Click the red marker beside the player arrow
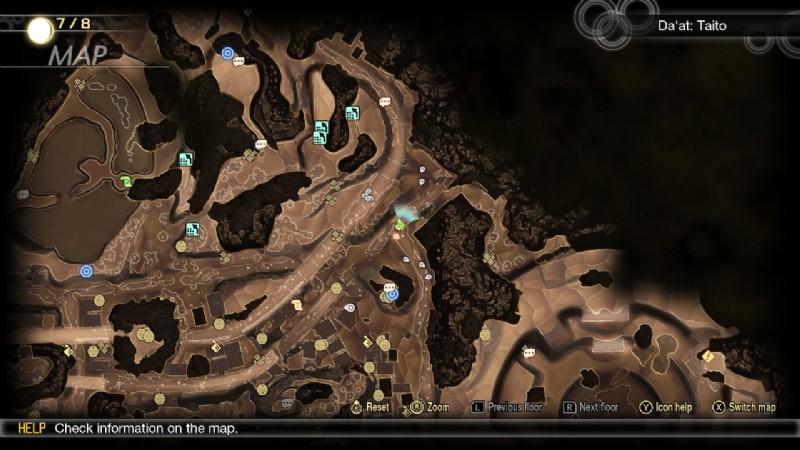Image resolution: width=800 pixels, height=450 pixels. point(397,237)
